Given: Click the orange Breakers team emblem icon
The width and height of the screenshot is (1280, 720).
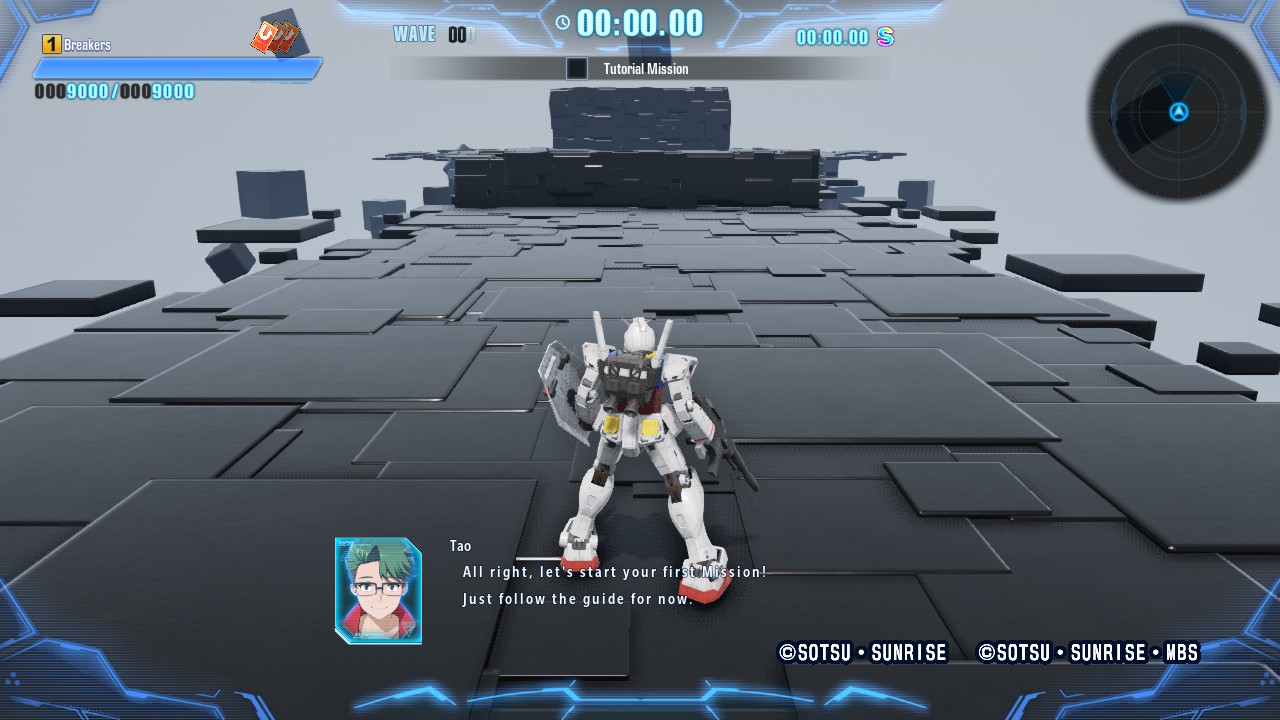Looking at the screenshot, I should point(275,37).
